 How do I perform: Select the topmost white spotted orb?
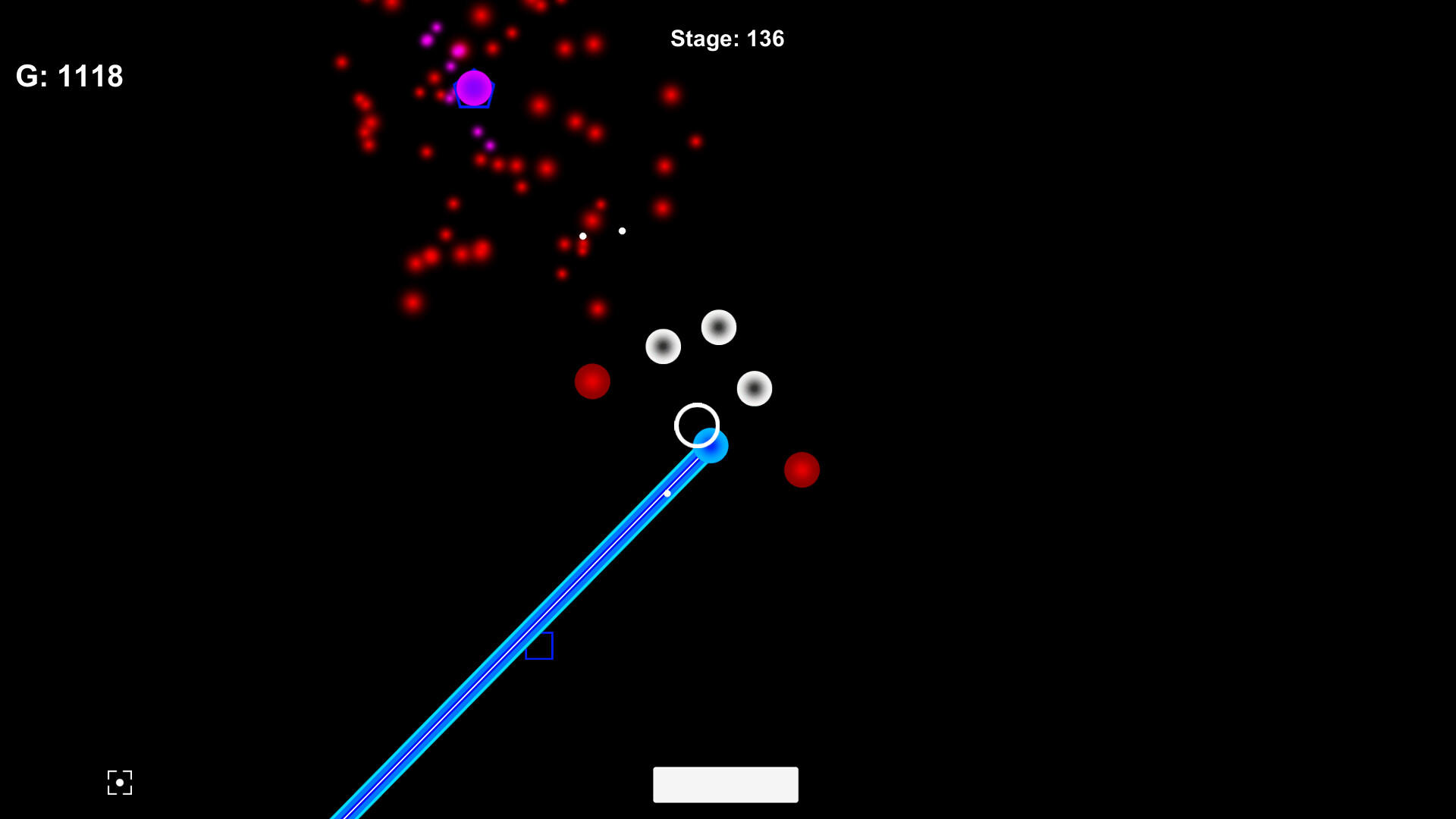click(717, 327)
